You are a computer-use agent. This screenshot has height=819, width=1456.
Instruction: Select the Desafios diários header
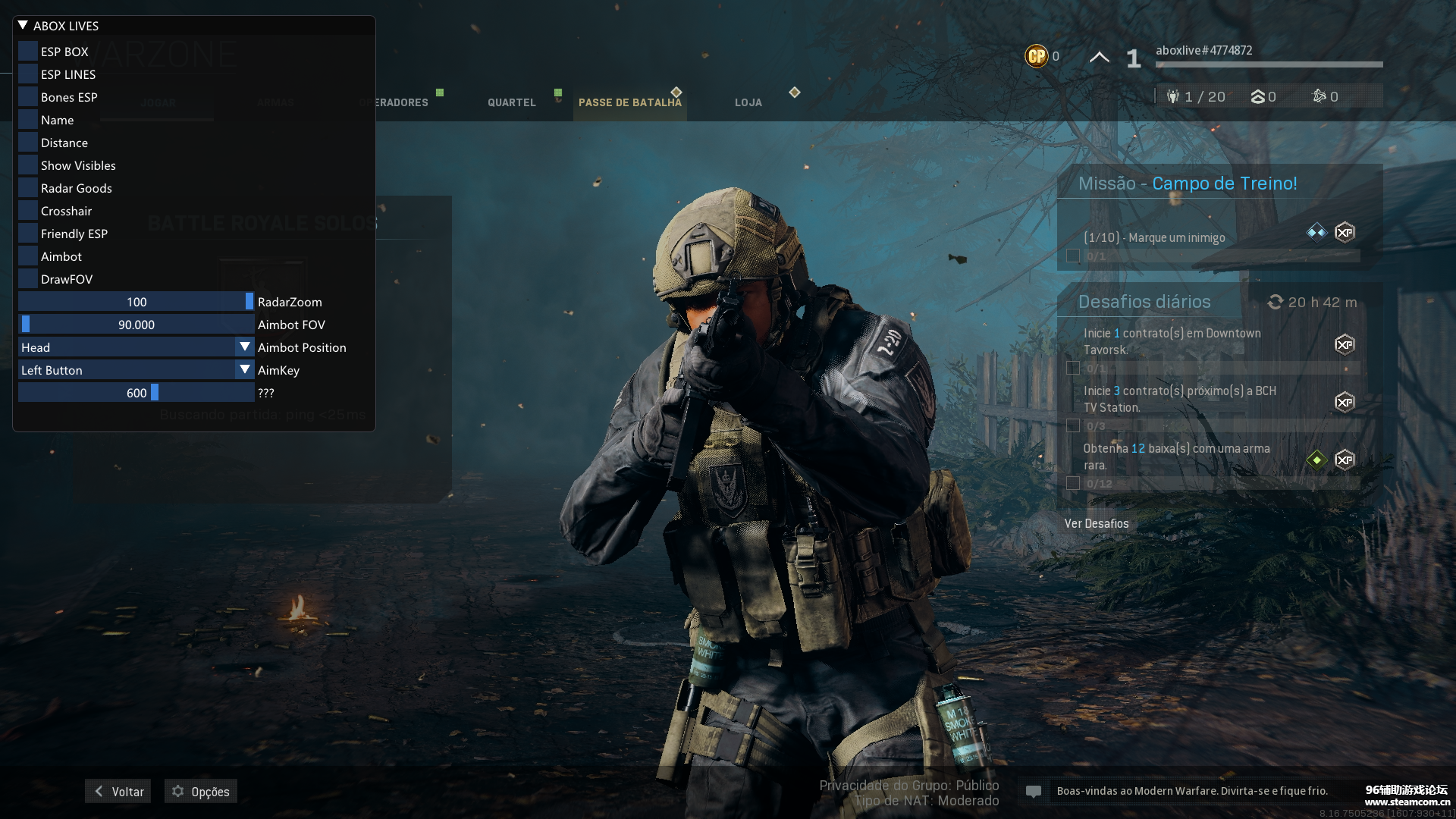tap(1144, 302)
